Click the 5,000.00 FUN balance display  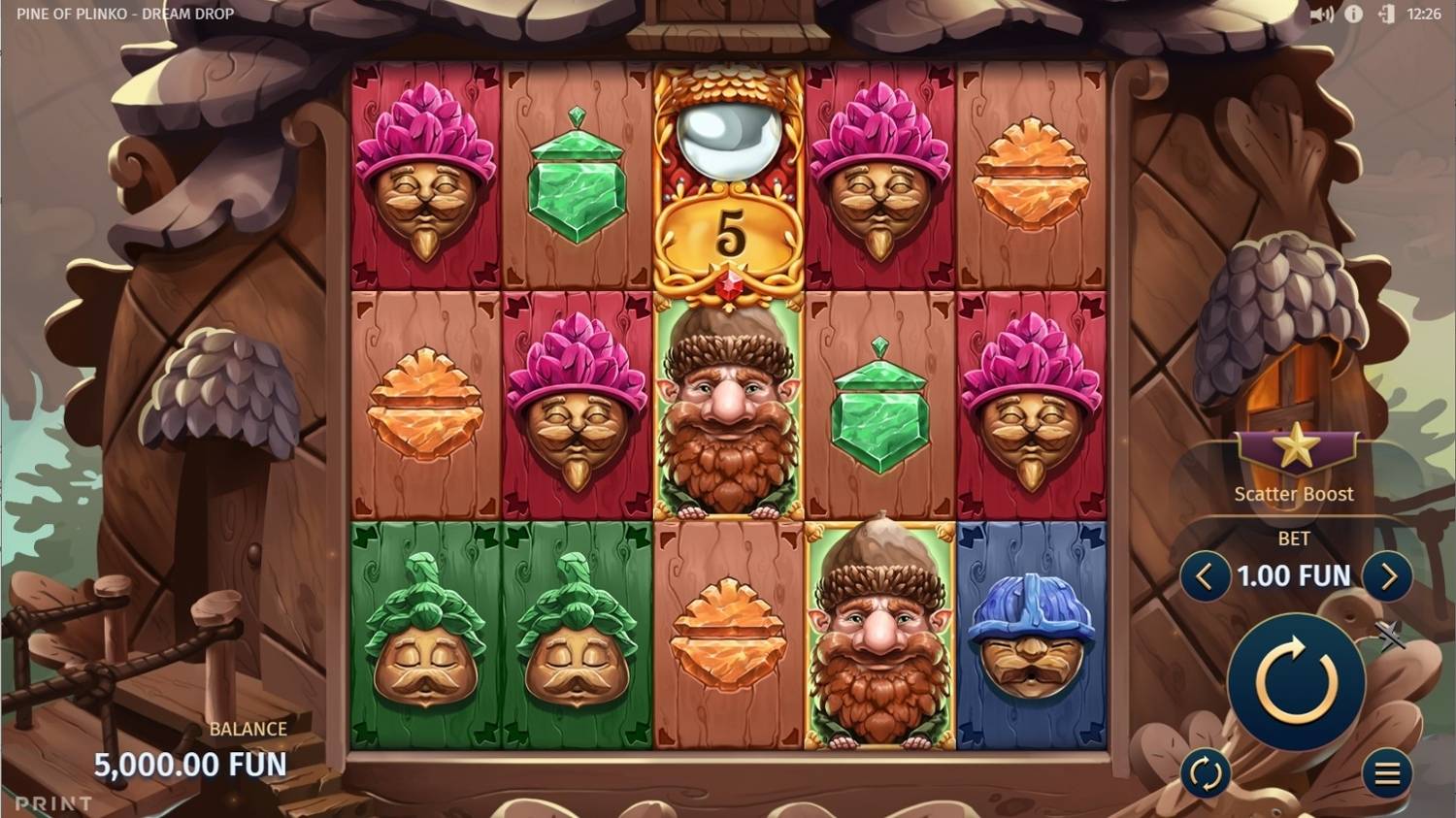pos(190,764)
